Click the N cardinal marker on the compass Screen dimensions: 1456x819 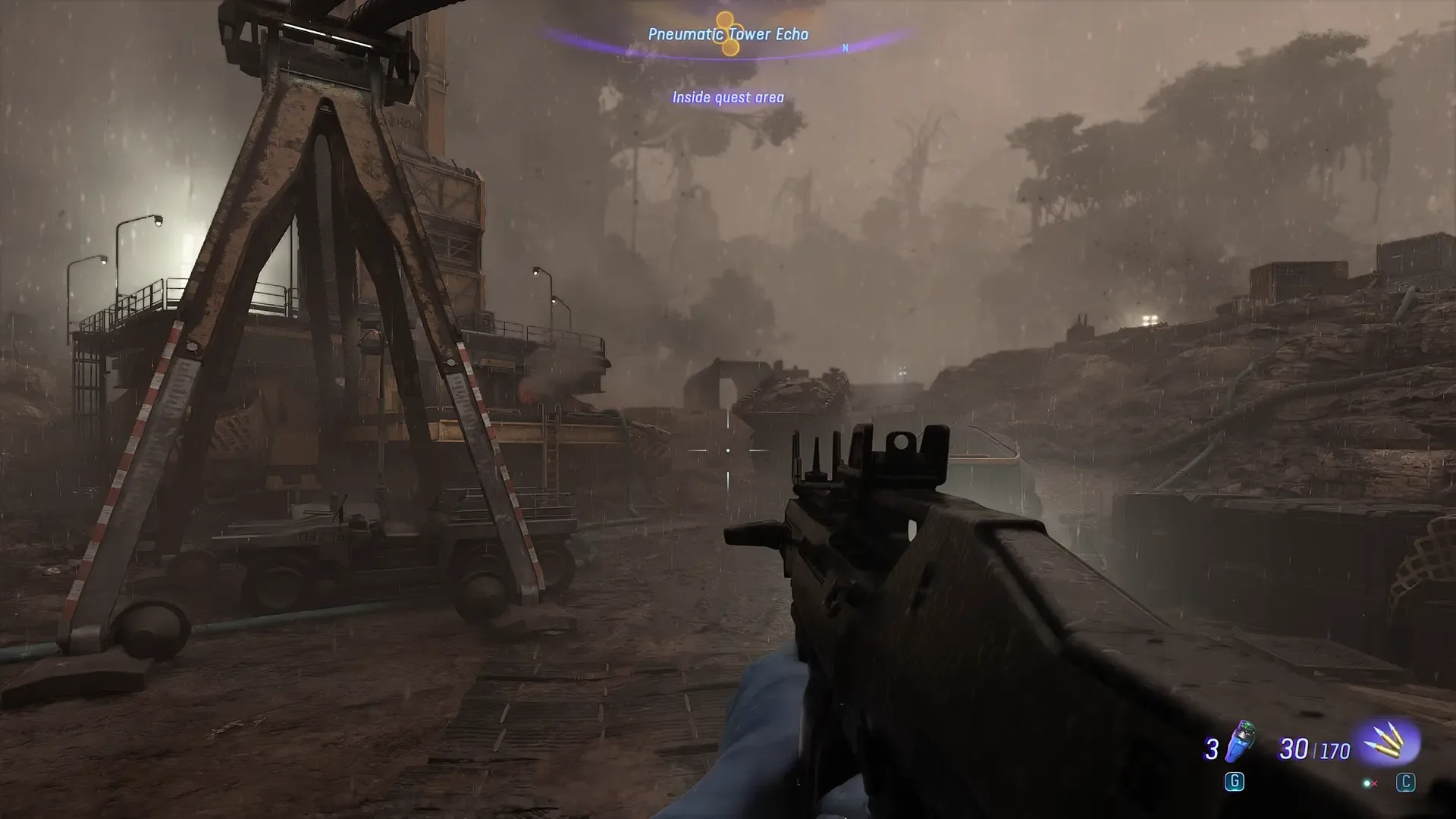pyautogui.click(x=844, y=47)
